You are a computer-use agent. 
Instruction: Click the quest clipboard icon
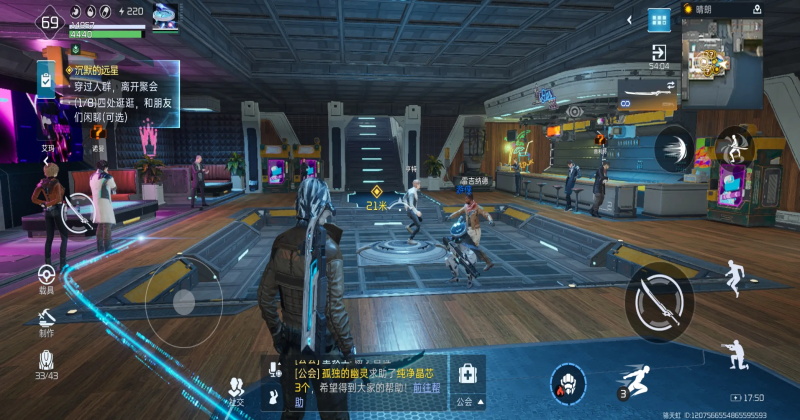[46, 80]
